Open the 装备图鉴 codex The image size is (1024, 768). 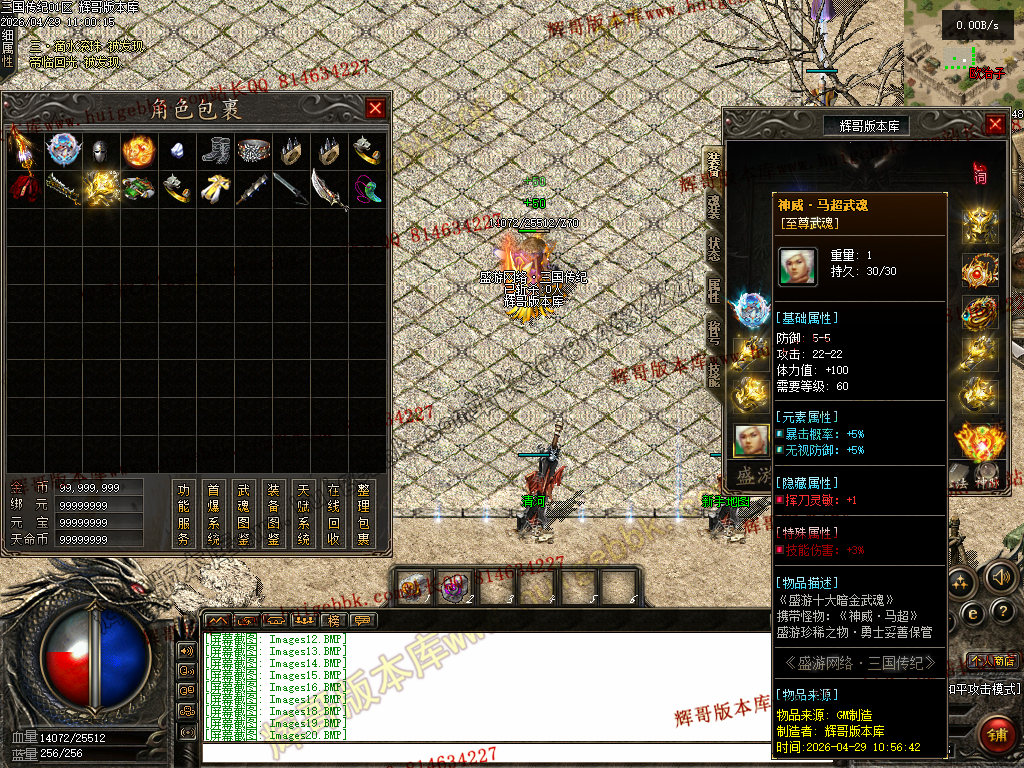click(273, 514)
